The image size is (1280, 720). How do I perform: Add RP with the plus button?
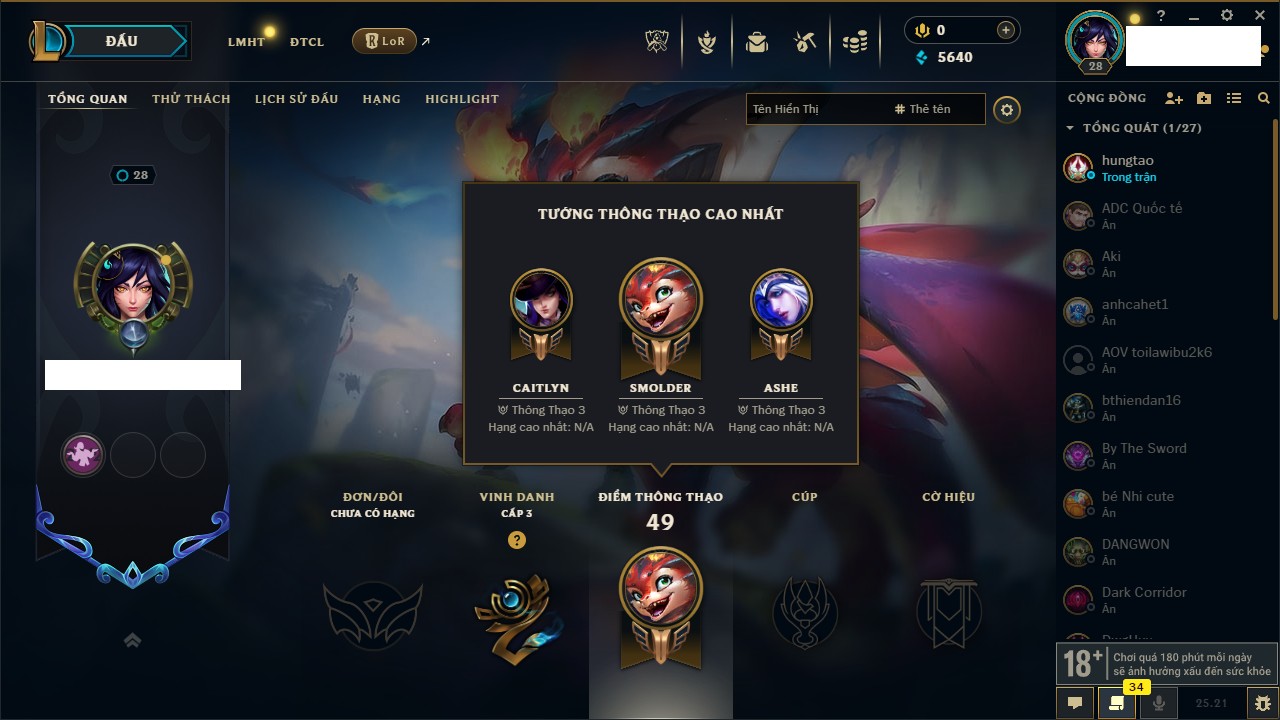[x=1005, y=31]
